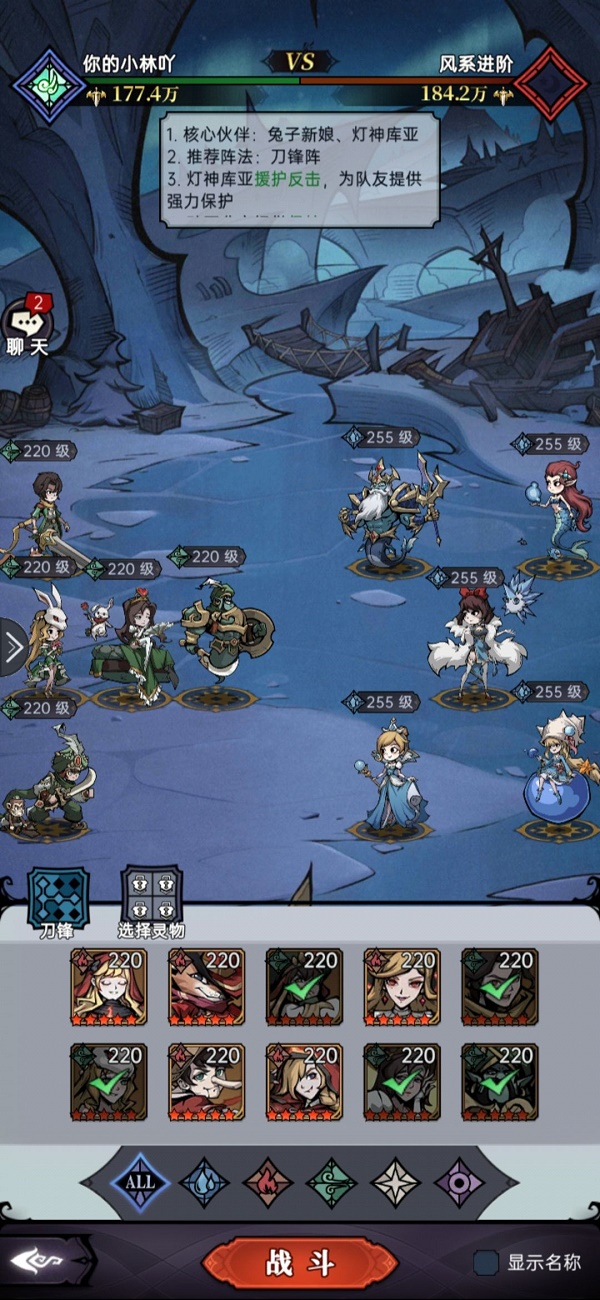Open the 选择灵物 spirit selection

point(151,897)
